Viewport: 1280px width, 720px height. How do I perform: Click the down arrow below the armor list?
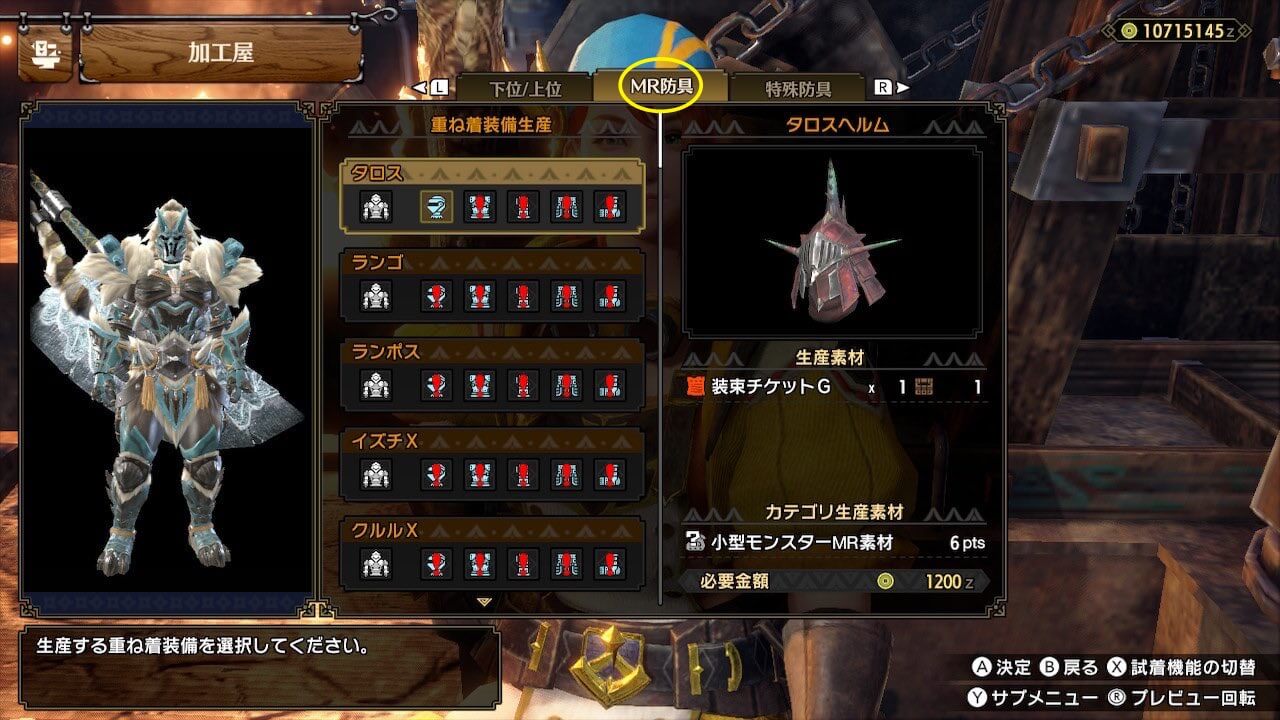[x=485, y=602]
